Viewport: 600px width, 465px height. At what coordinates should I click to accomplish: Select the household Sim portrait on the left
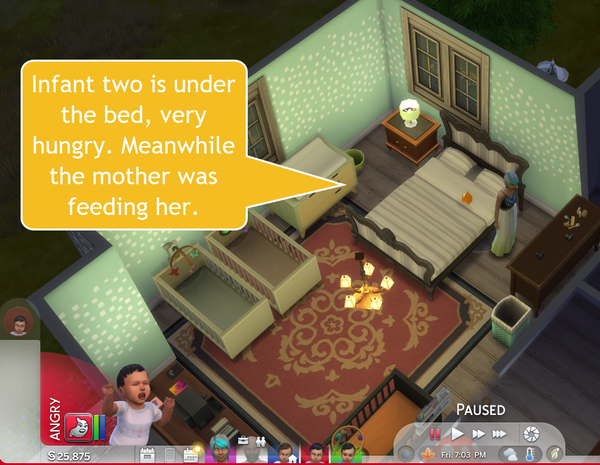pos(15,322)
